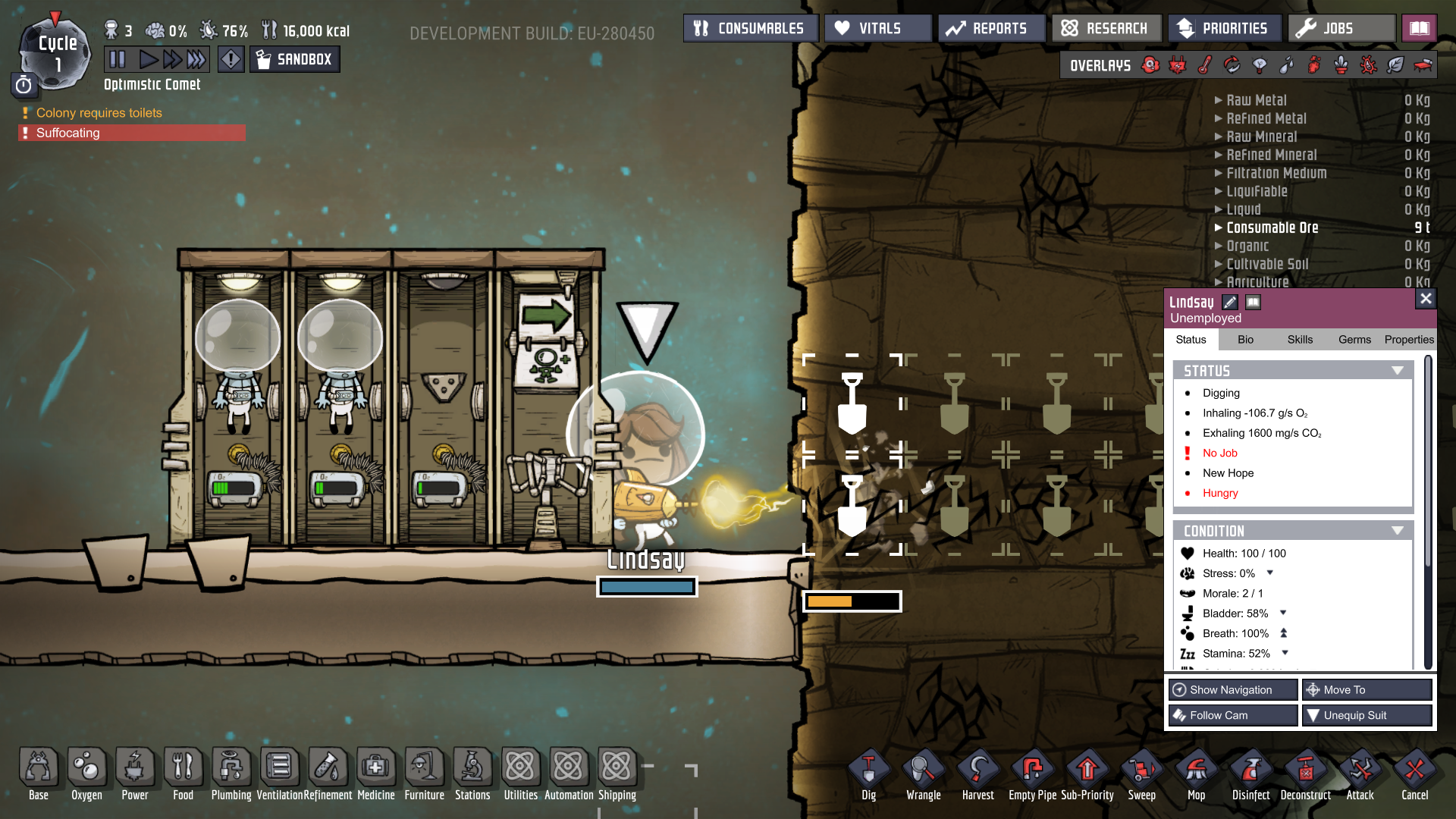
Task: Open the Vitals screen
Action: 878,29
